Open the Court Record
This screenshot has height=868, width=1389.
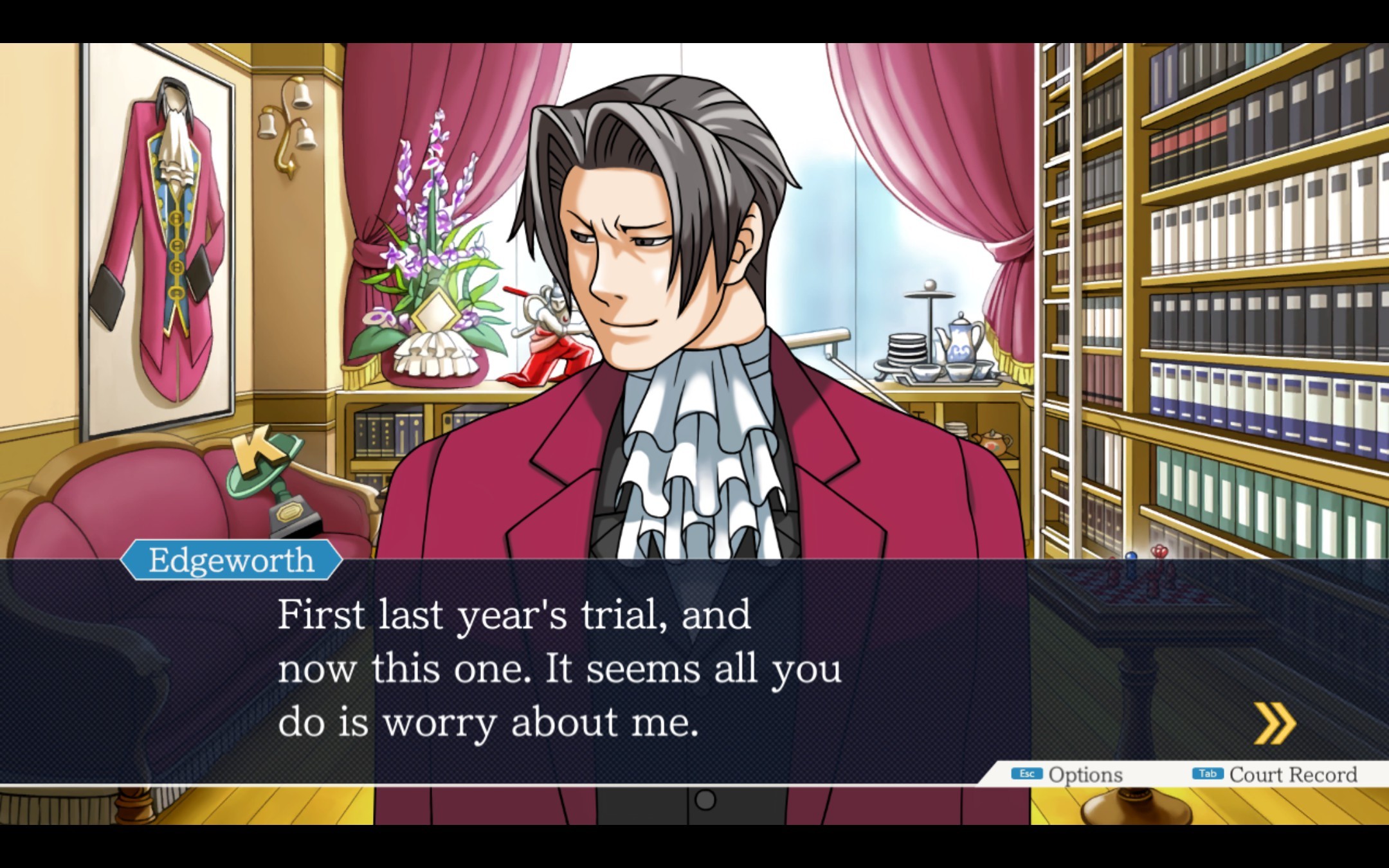[x=1275, y=774]
